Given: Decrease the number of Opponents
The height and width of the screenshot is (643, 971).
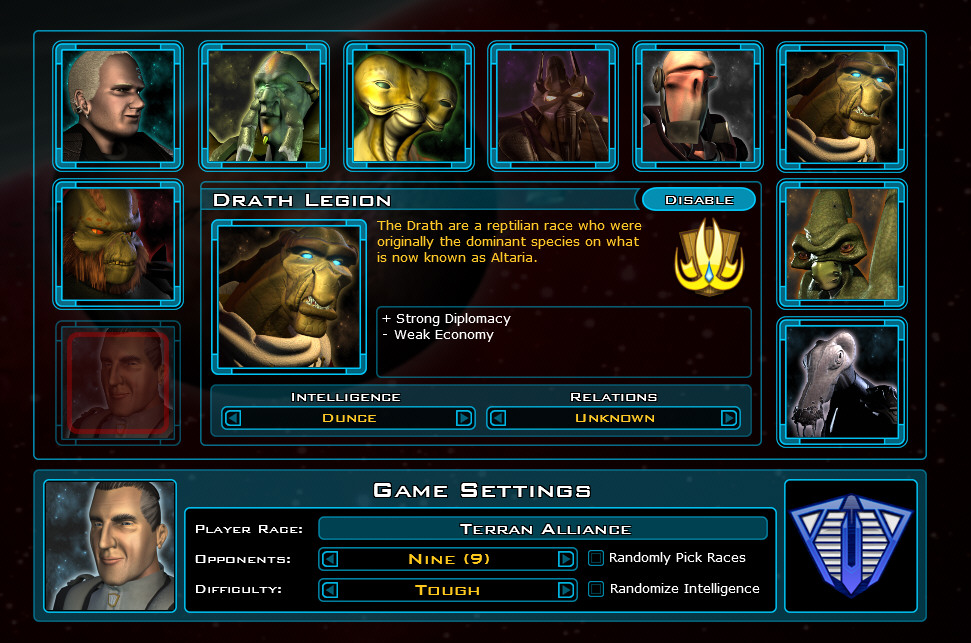Looking at the screenshot, I should pyautogui.click(x=331, y=559).
